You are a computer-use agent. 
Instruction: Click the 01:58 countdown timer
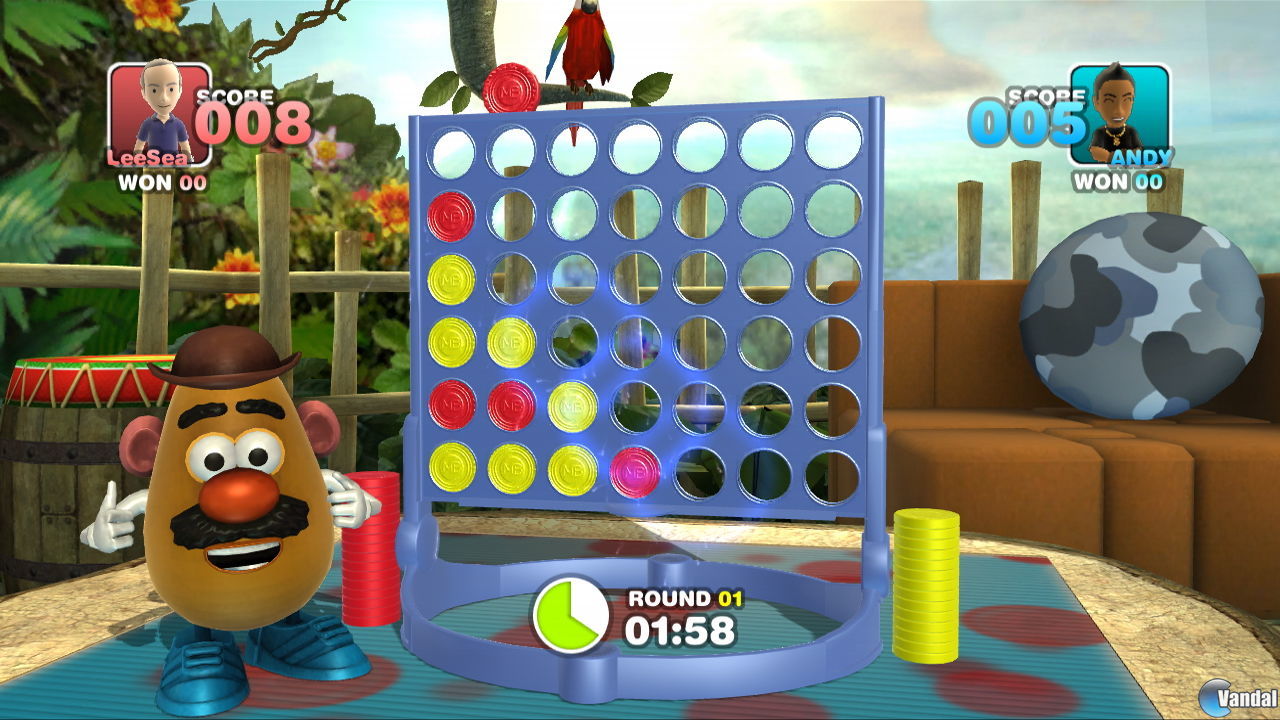click(x=683, y=632)
